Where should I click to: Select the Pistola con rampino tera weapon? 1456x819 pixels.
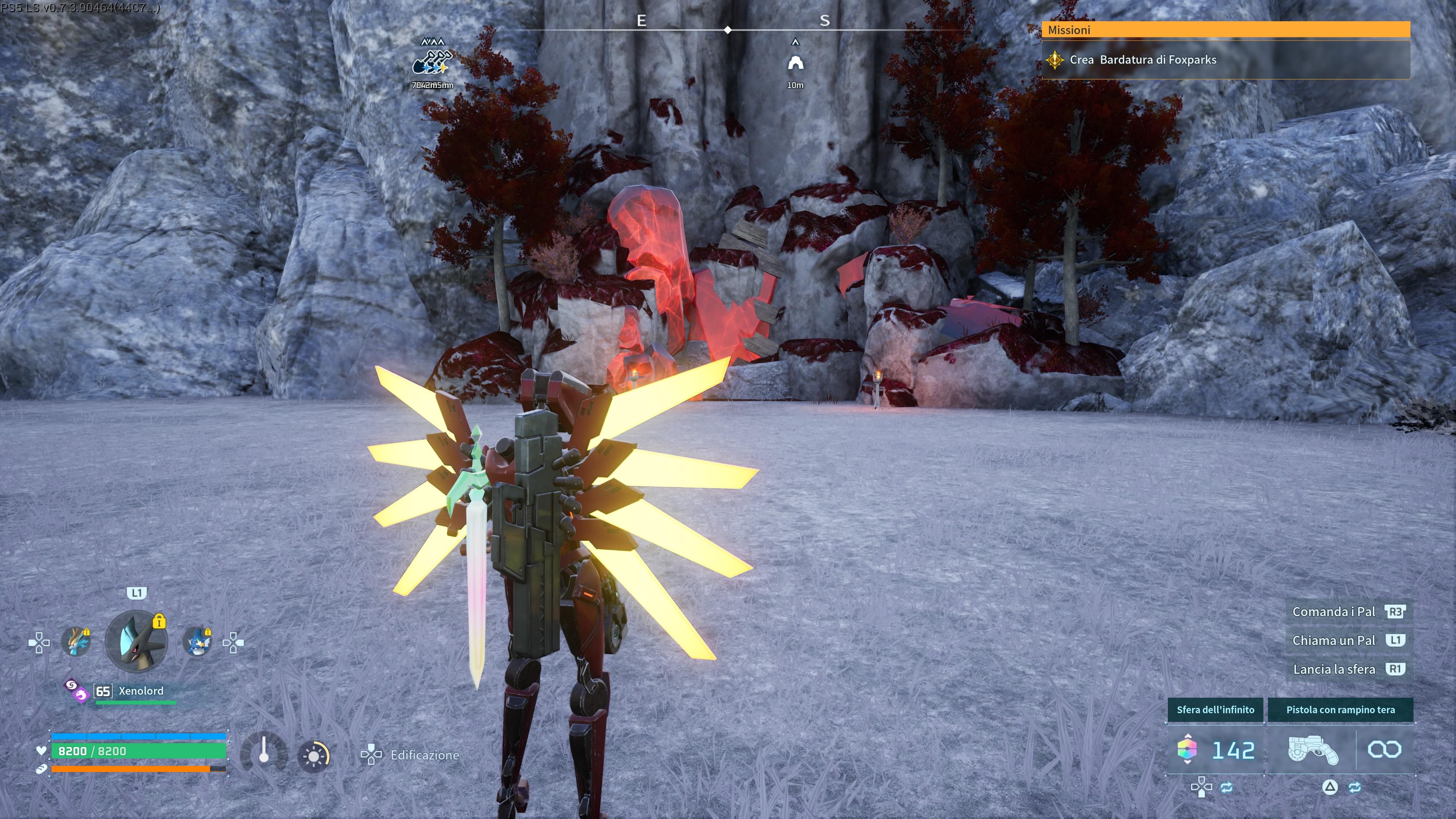(1312, 751)
